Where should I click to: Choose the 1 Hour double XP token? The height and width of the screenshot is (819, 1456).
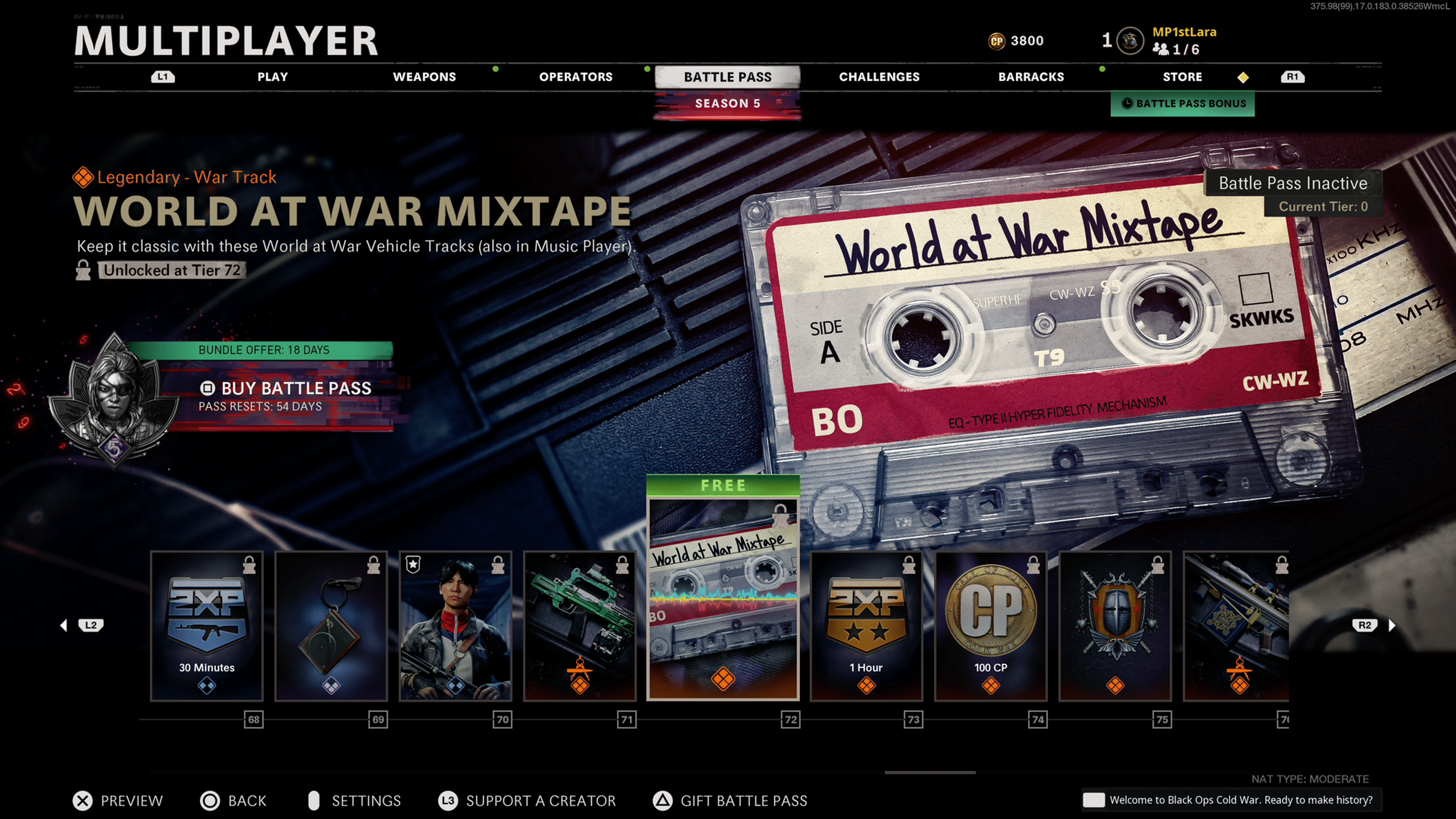pyautogui.click(x=866, y=626)
